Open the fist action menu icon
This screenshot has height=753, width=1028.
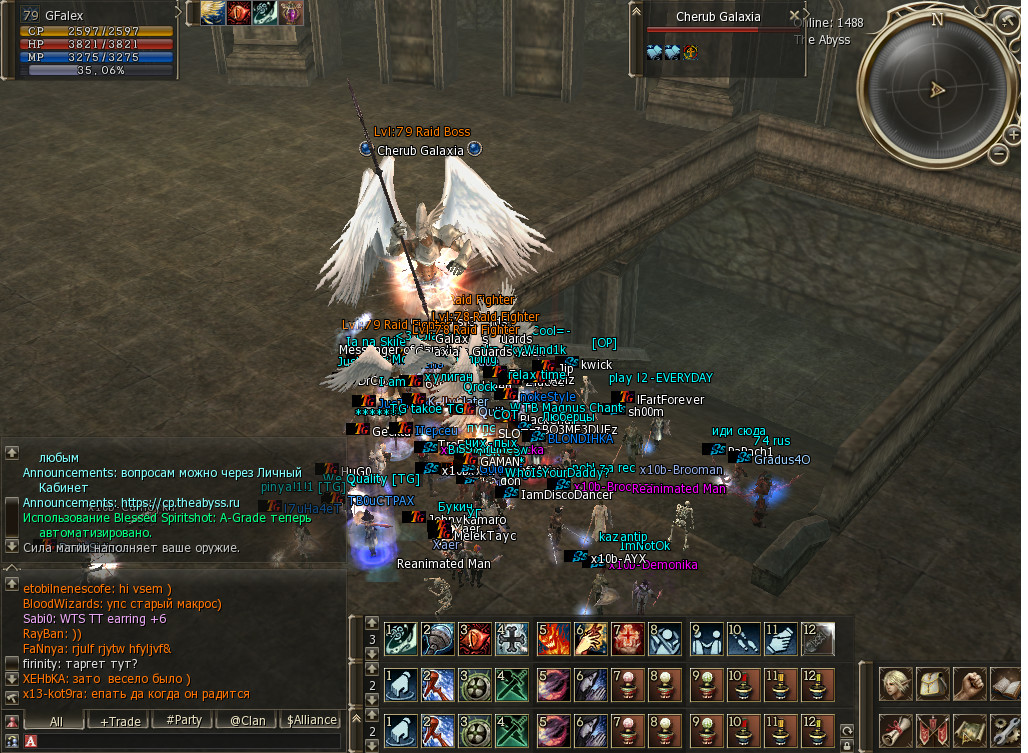(970, 685)
